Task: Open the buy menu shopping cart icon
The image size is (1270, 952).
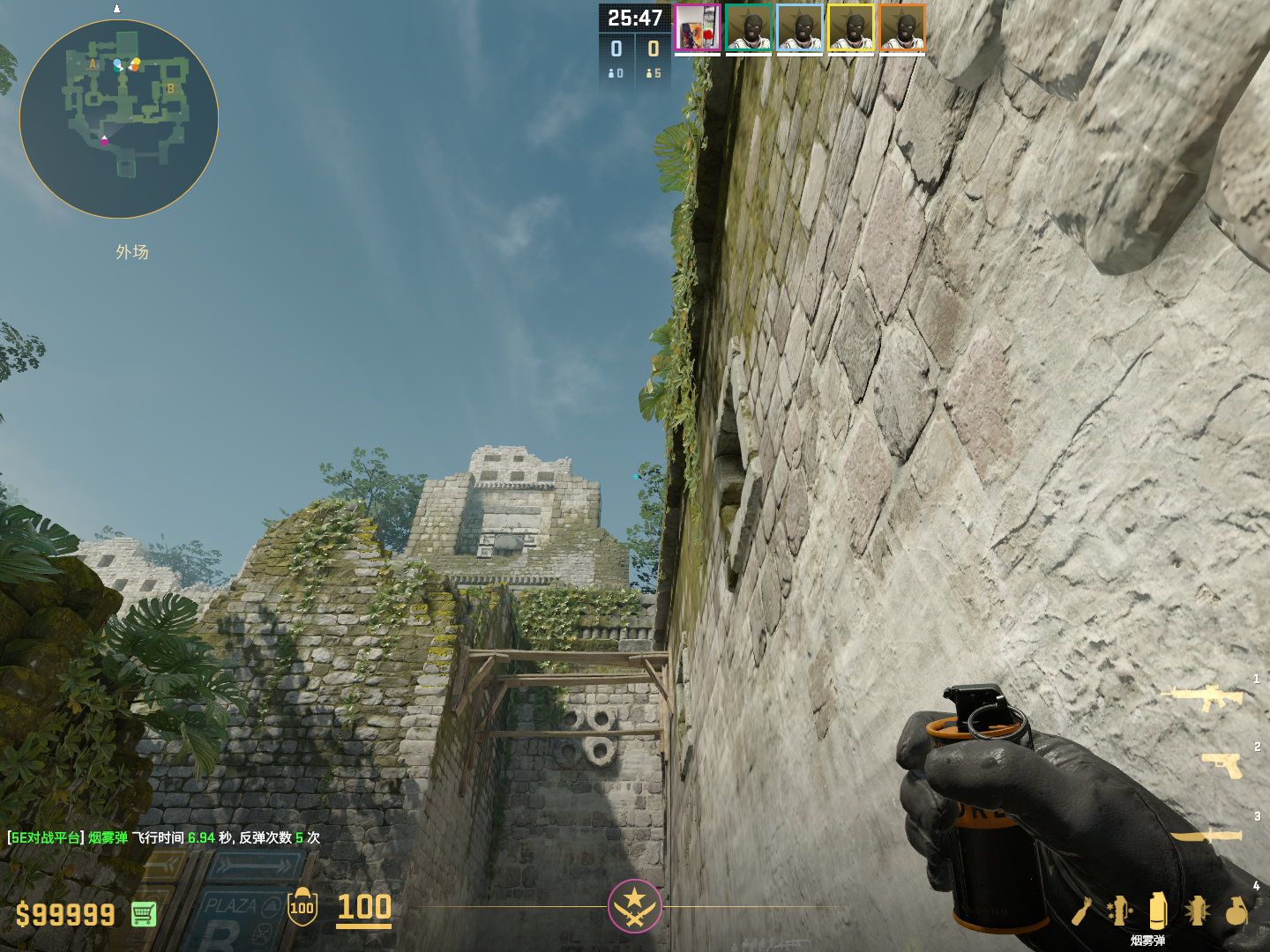Action: [144, 914]
